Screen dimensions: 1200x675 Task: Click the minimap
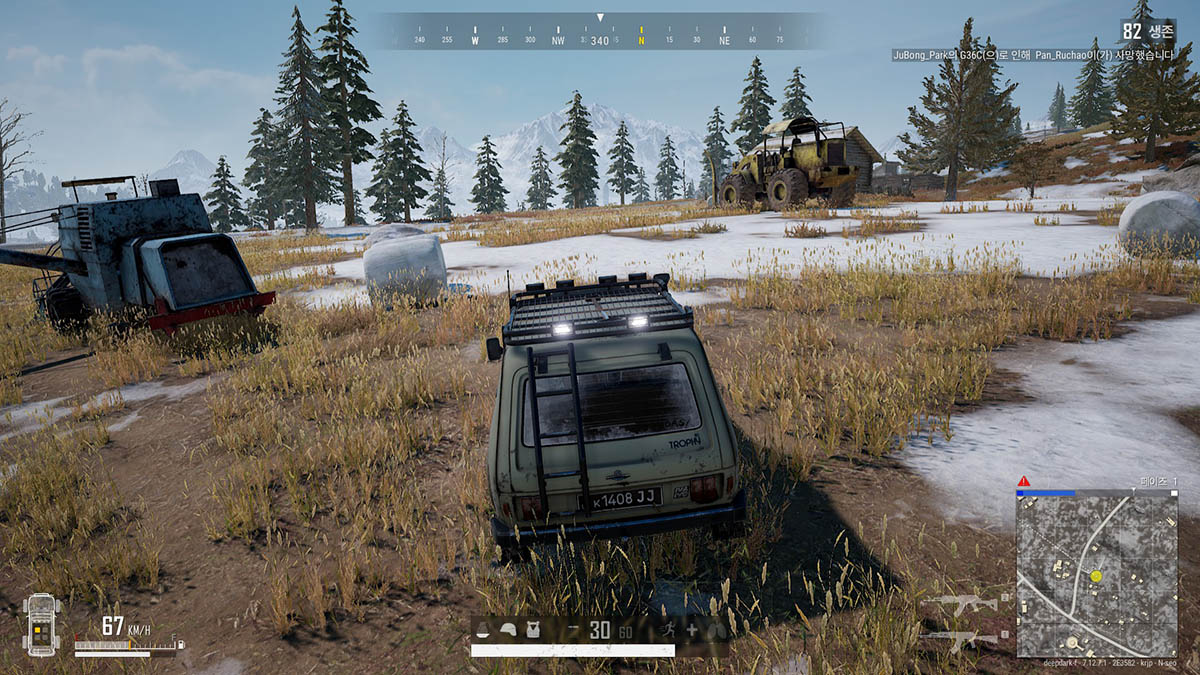pyautogui.click(x=1097, y=576)
